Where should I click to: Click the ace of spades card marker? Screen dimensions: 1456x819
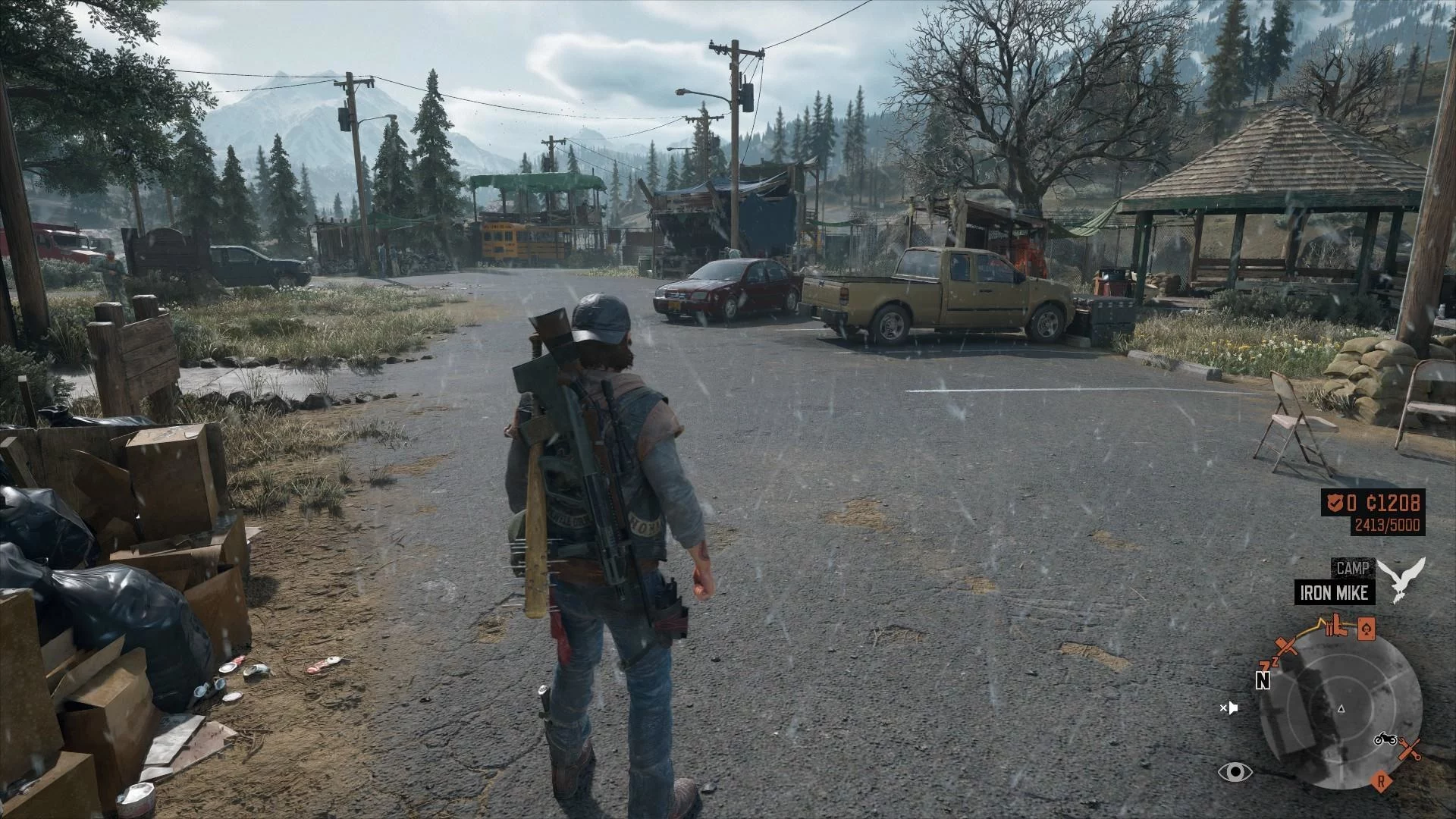click(1365, 628)
